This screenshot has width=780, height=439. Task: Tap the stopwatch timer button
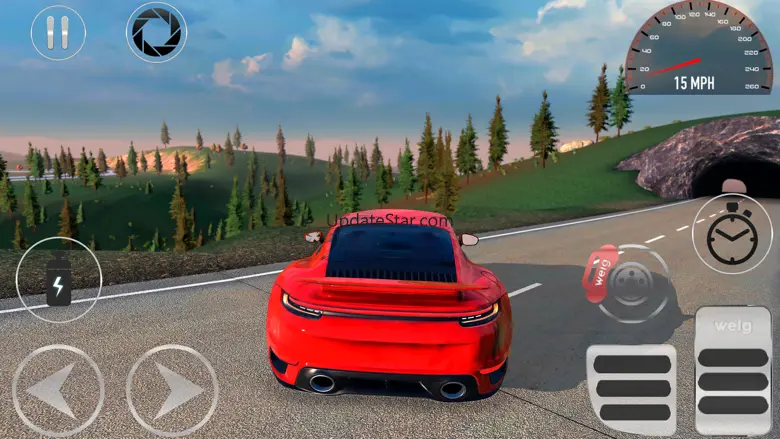click(x=732, y=234)
